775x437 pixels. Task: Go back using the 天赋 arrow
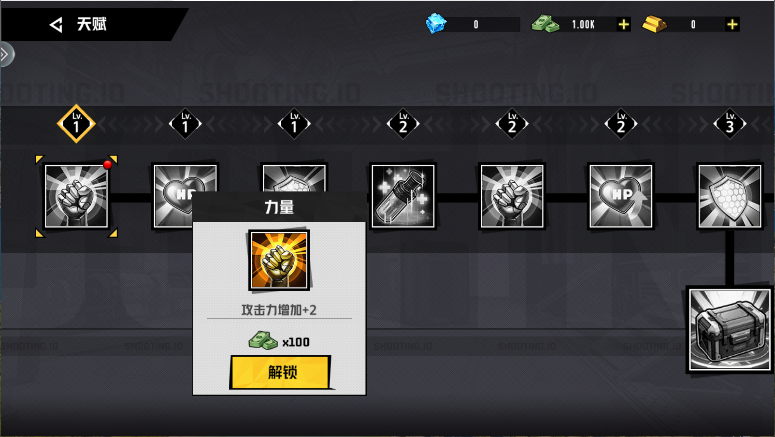tap(57, 24)
